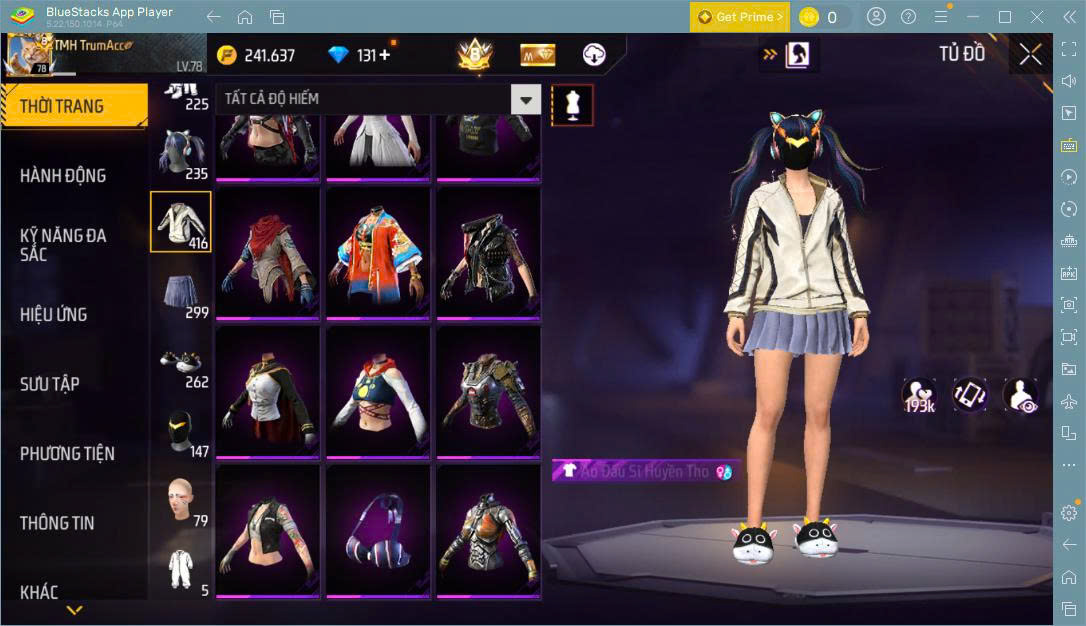
Task: Open the Tất Cả Độ Hiếm dropdown
Action: pyautogui.click(x=526, y=99)
